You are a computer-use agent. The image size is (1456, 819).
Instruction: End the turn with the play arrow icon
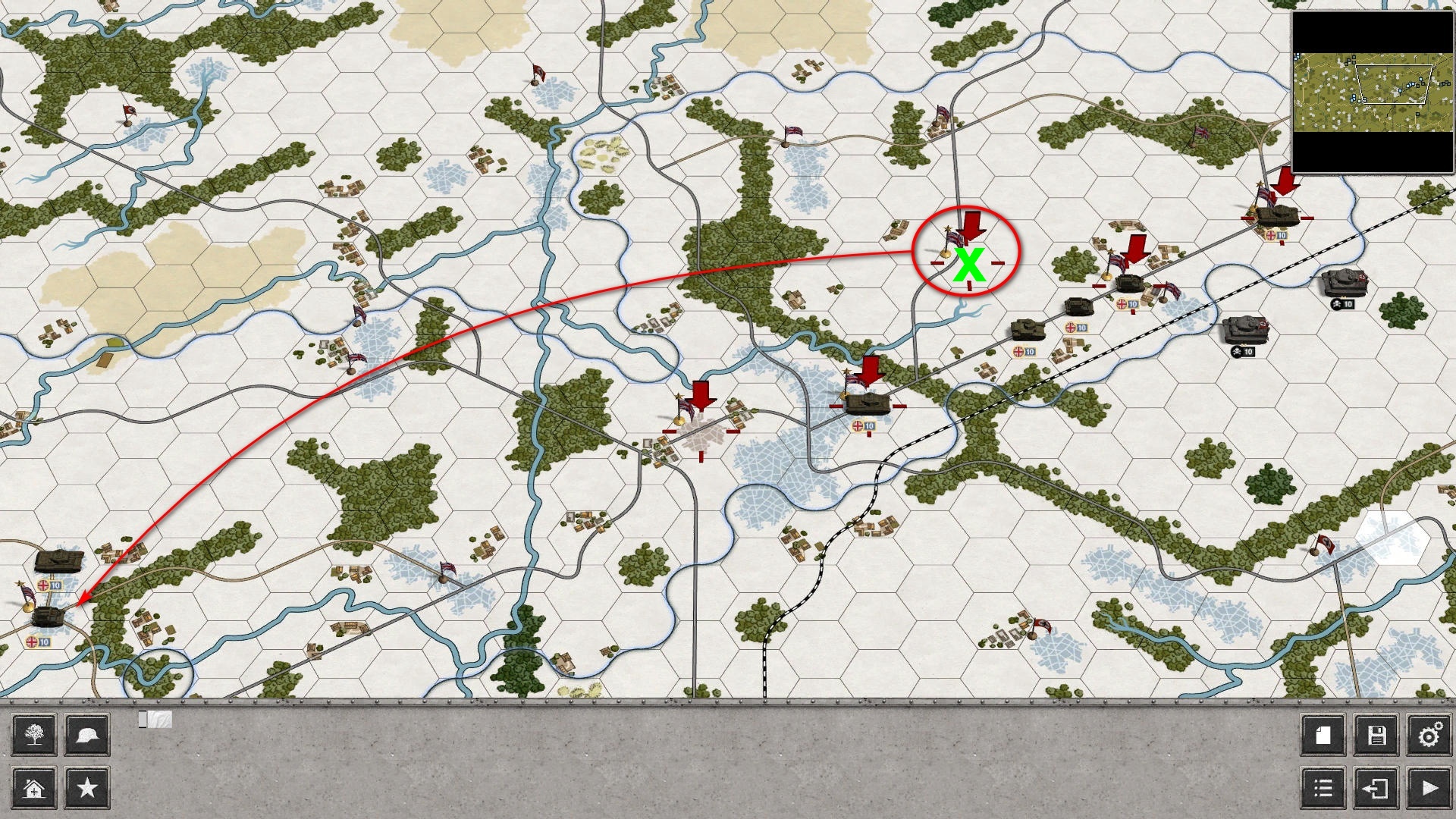[1429, 789]
